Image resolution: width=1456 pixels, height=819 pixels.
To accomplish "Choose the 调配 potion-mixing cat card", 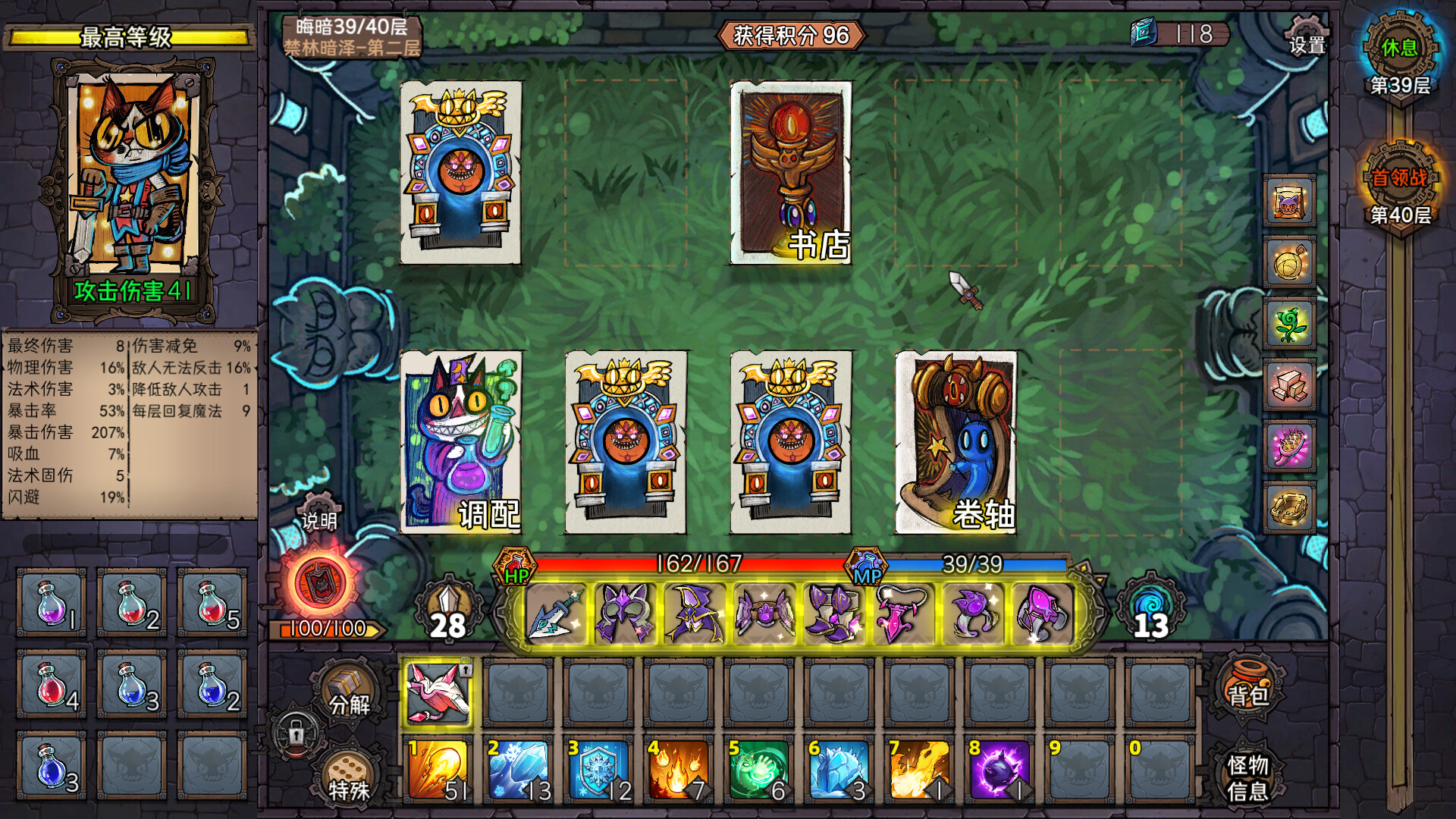I will click(x=460, y=442).
